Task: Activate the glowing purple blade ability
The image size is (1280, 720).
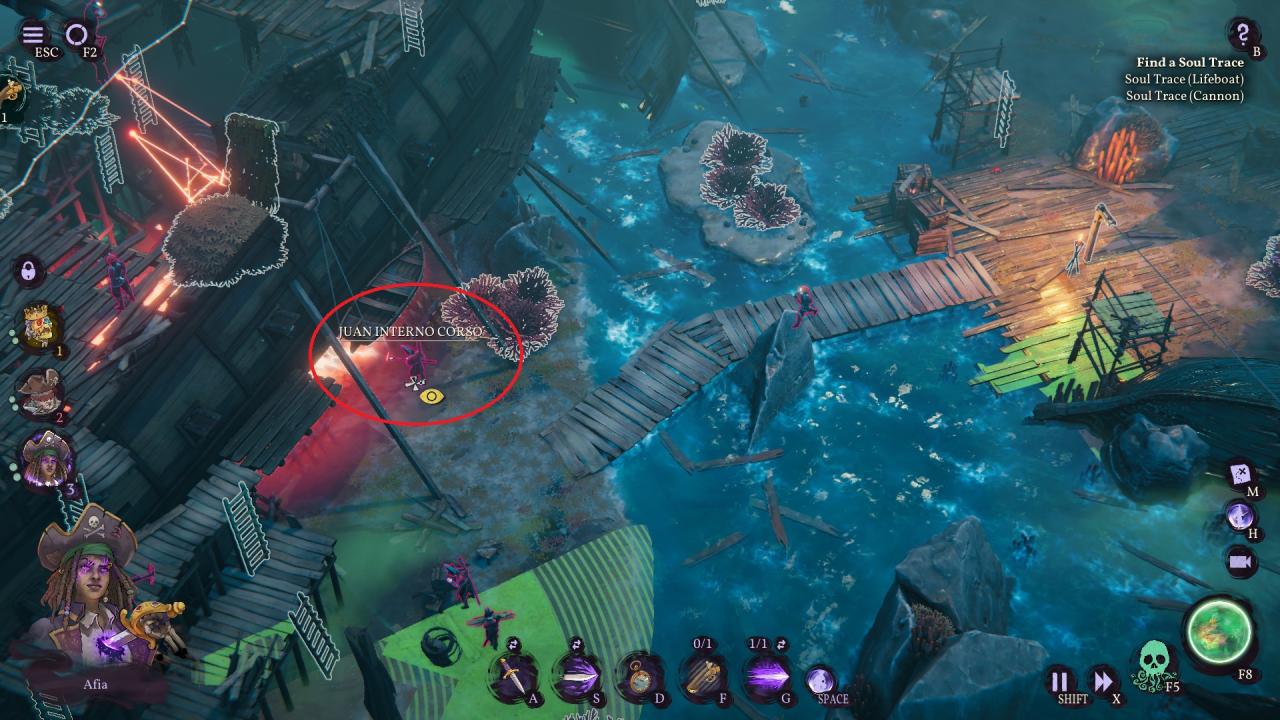Action: pyautogui.click(x=766, y=677)
